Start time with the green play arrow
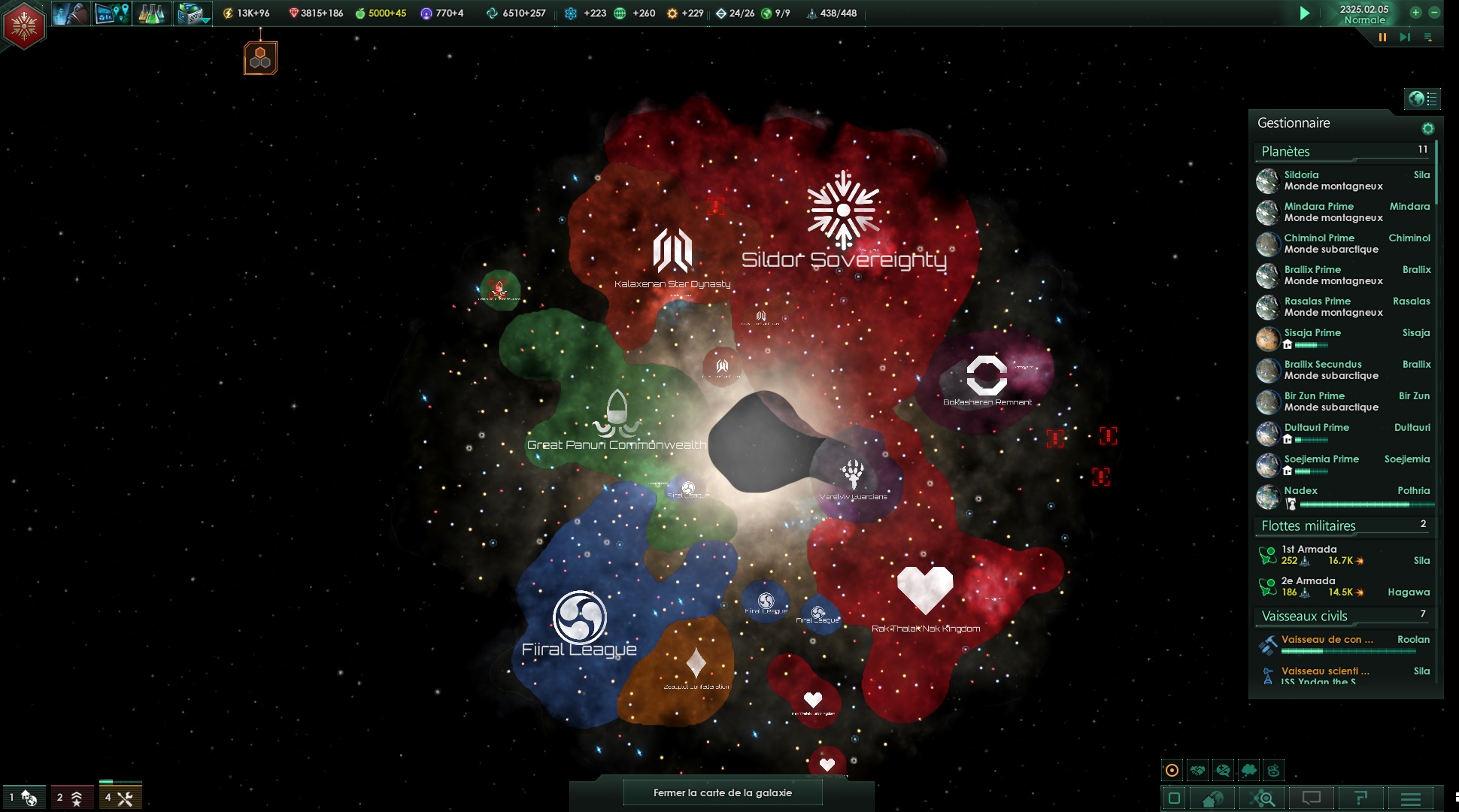The image size is (1459, 812). click(x=1305, y=14)
